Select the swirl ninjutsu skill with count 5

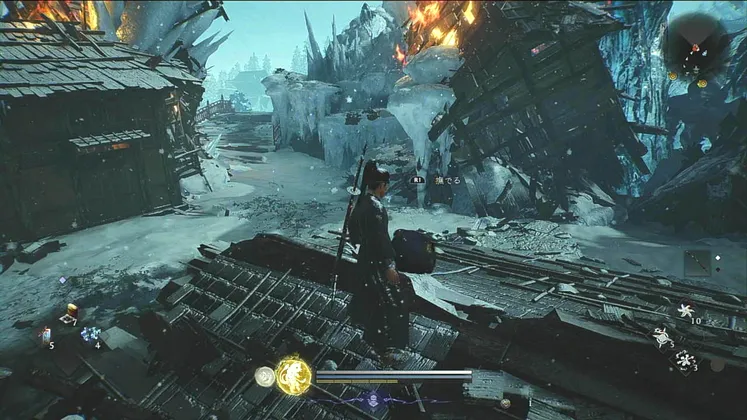tap(662, 337)
